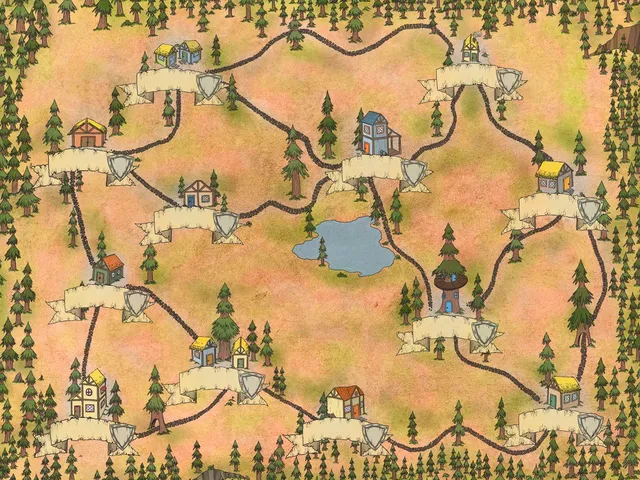640x480 pixels.
Task: Select the tall white half-timbered house level
Action: tap(89, 393)
